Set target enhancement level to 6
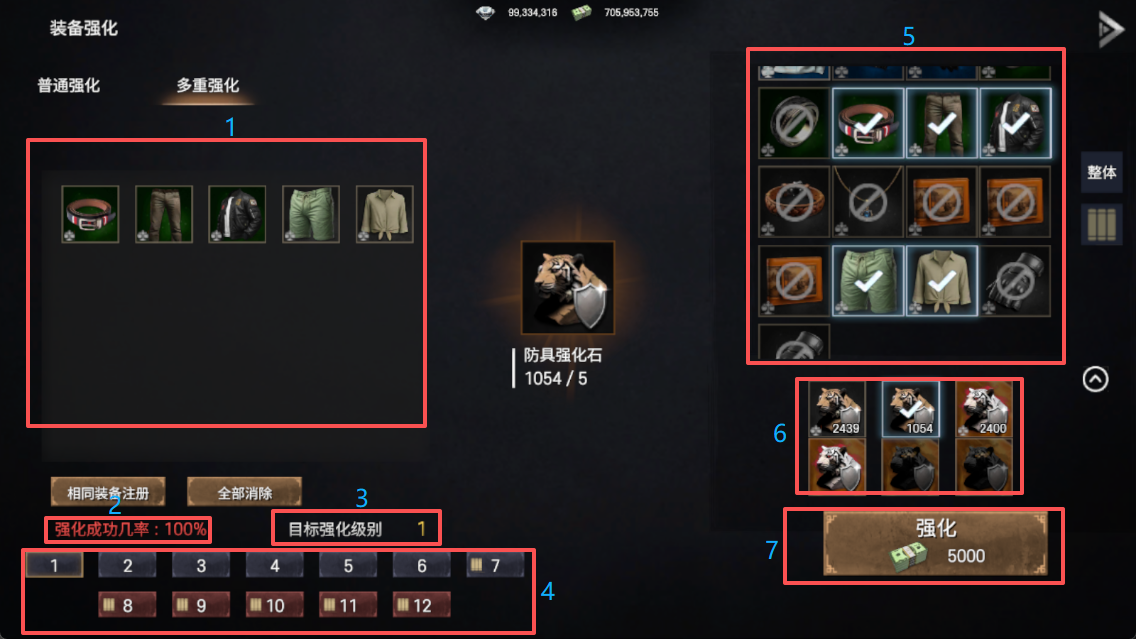Viewport: 1136px width, 639px height. (421, 566)
